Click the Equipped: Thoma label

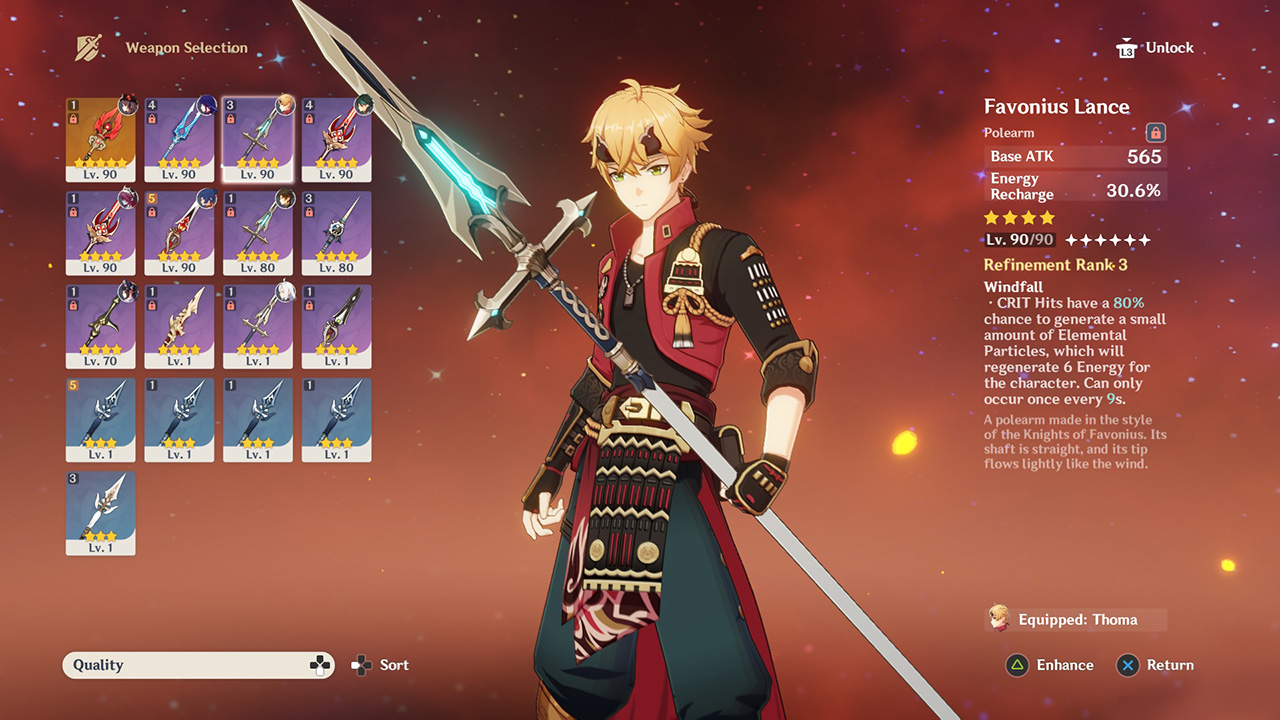(x=1078, y=619)
